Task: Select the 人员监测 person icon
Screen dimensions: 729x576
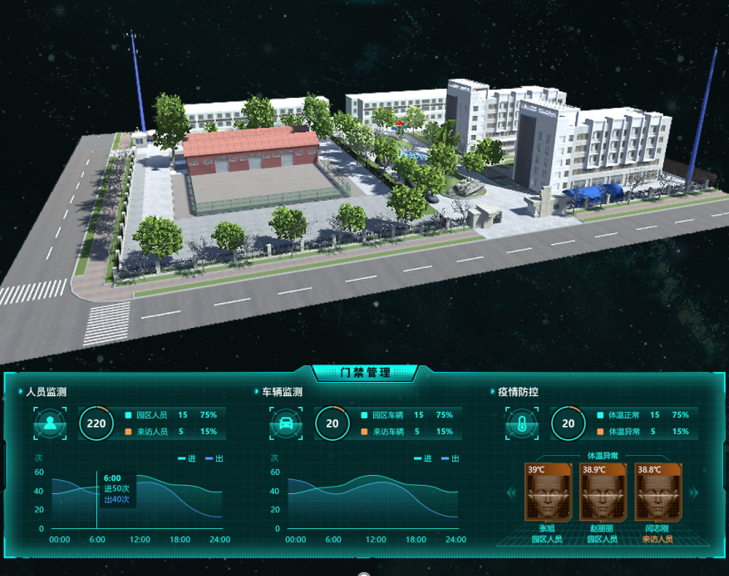Action: pos(50,423)
